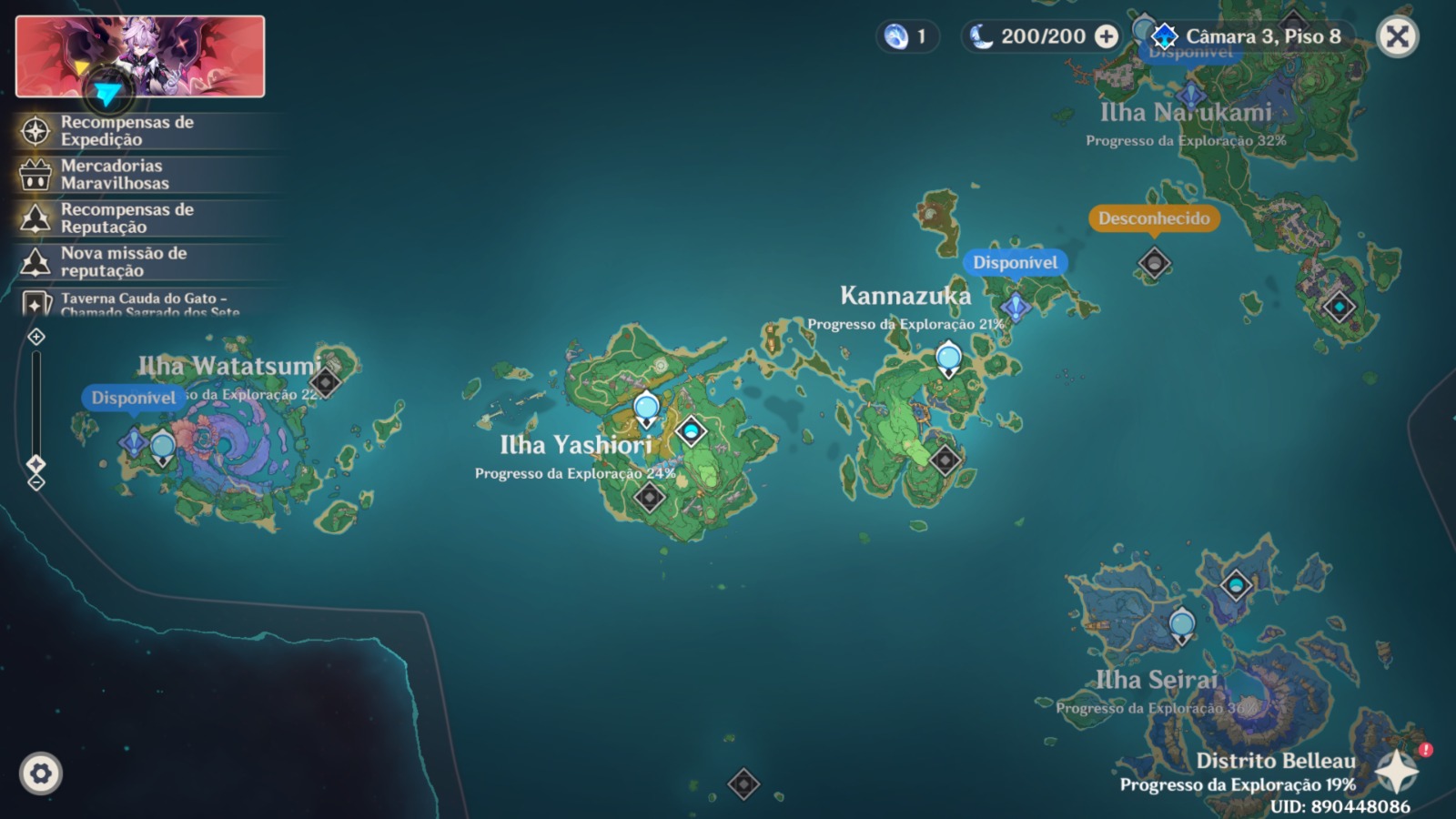Add resin with the plus button
Viewport: 1456px width, 819px height.
(1107, 36)
